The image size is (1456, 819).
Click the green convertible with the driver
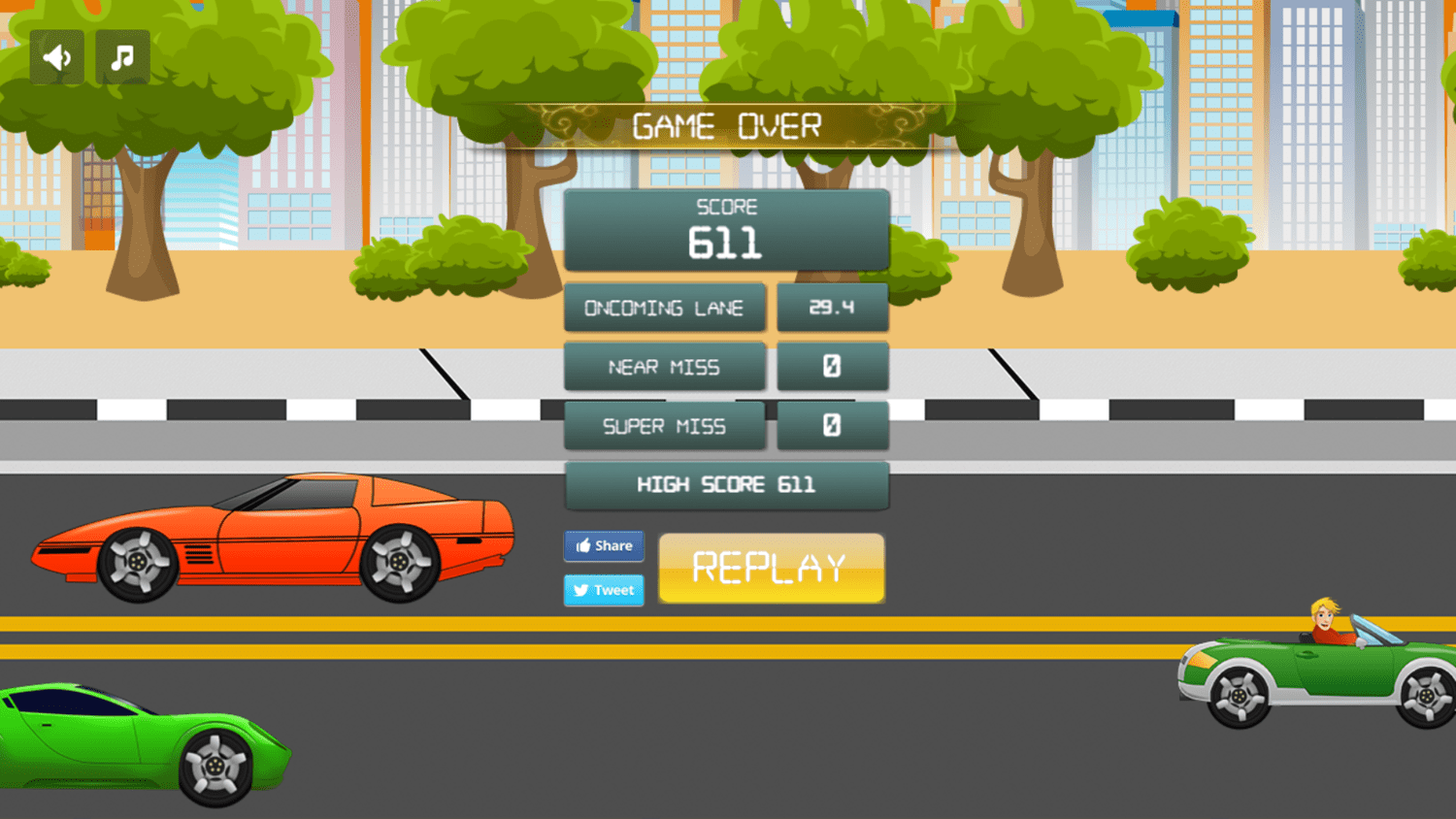pos(1310,670)
